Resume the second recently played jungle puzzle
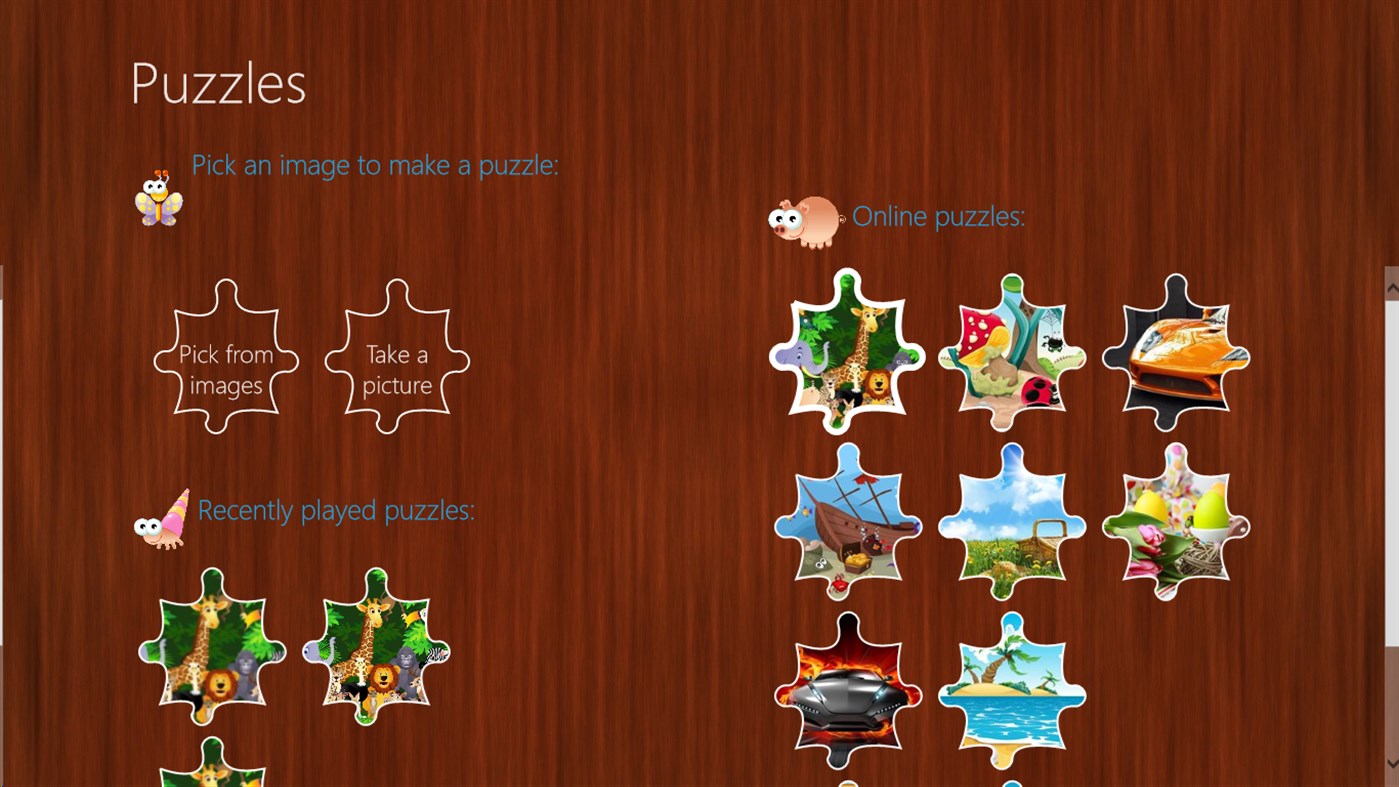This screenshot has width=1399, height=787. 375,648
